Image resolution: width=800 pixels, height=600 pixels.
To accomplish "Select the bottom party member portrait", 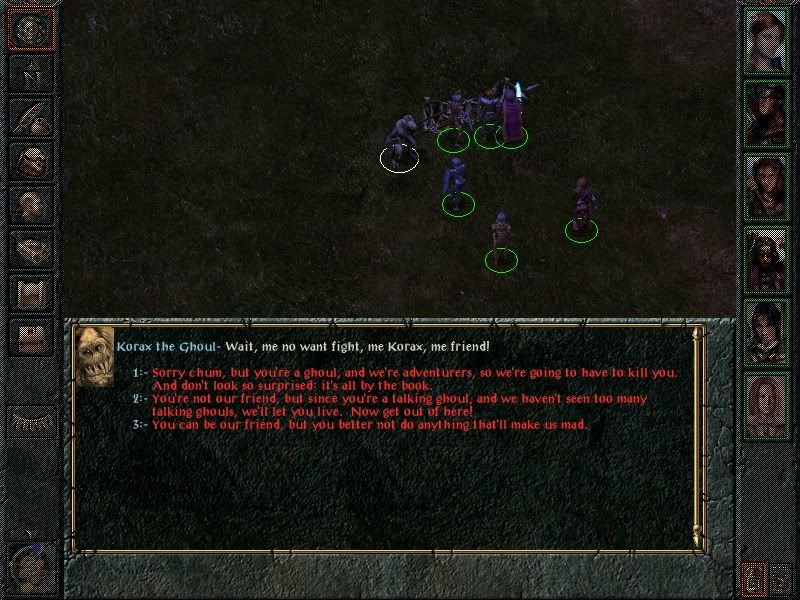I will (767, 404).
